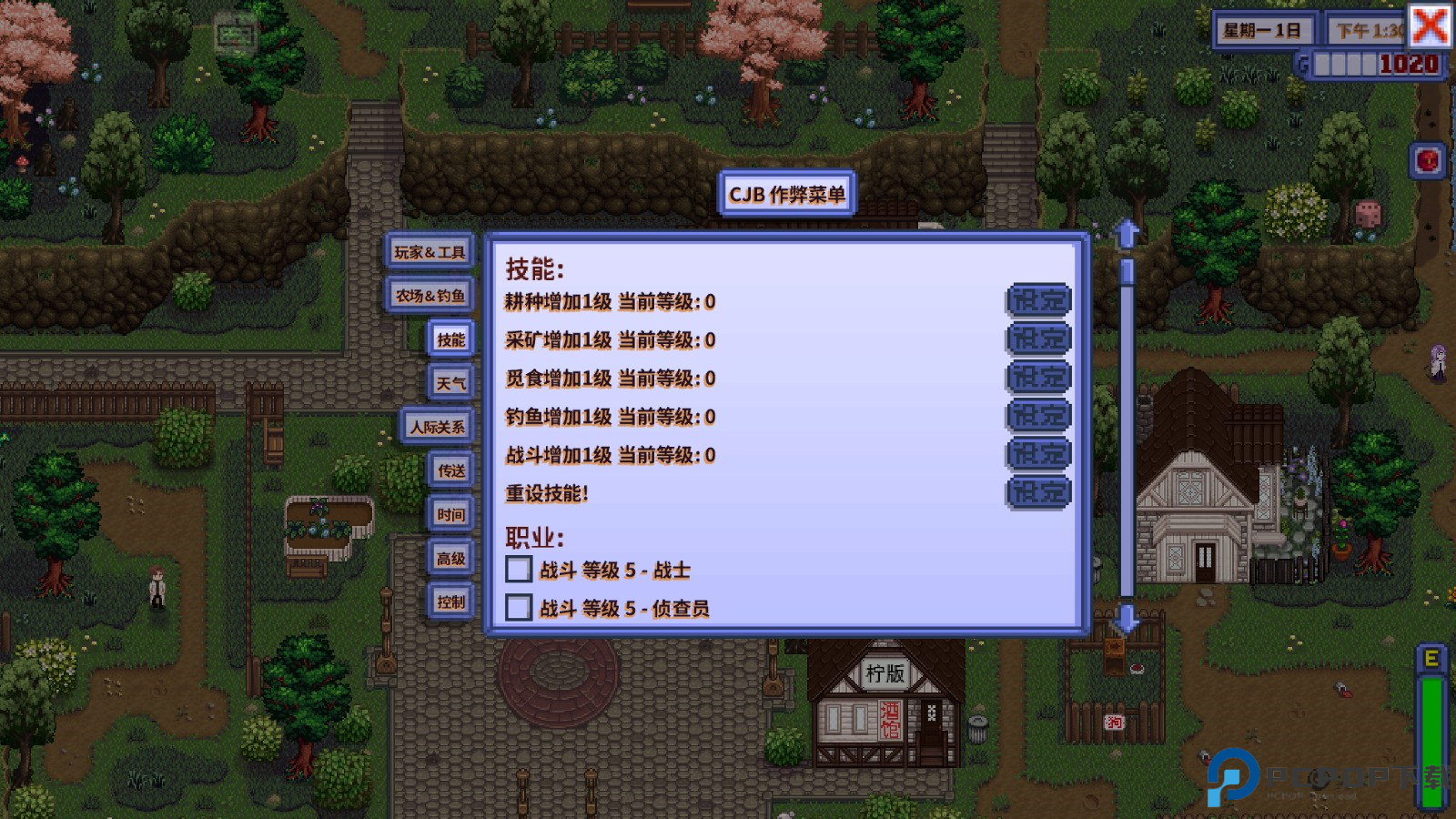The height and width of the screenshot is (819, 1456).
Task: Enable the 战斗 等级 5 - 侦查员 checkbox
Action: pyautogui.click(x=519, y=608)
